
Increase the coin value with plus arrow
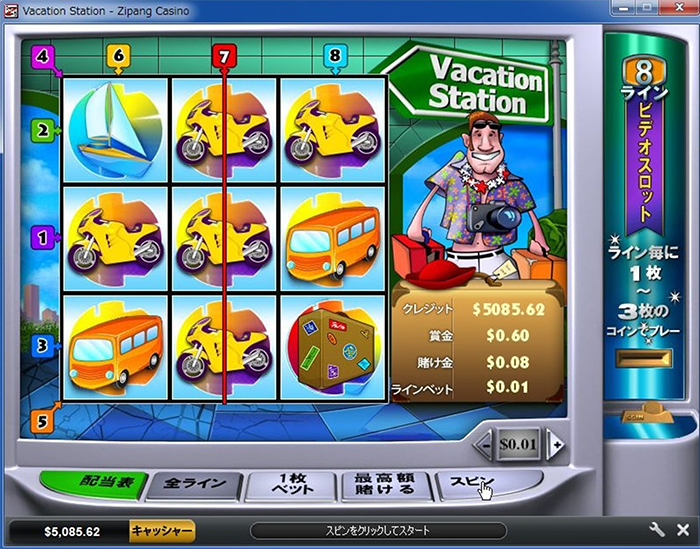click(555, 443)
